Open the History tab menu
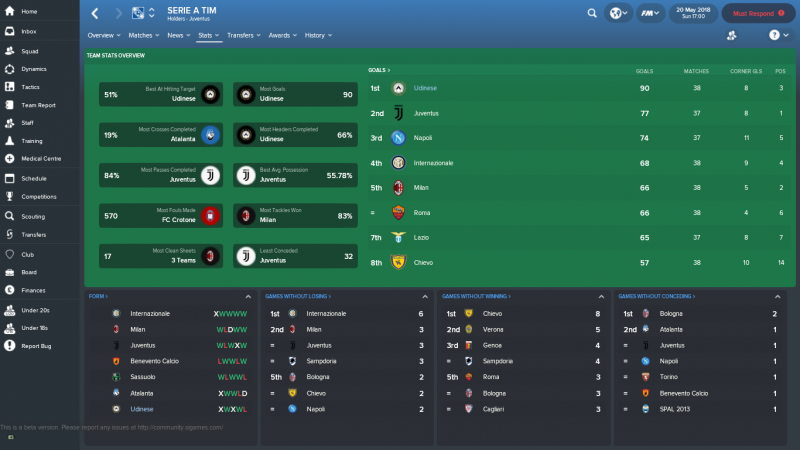Viewport: 800px width, 450px height. point(317,35)
